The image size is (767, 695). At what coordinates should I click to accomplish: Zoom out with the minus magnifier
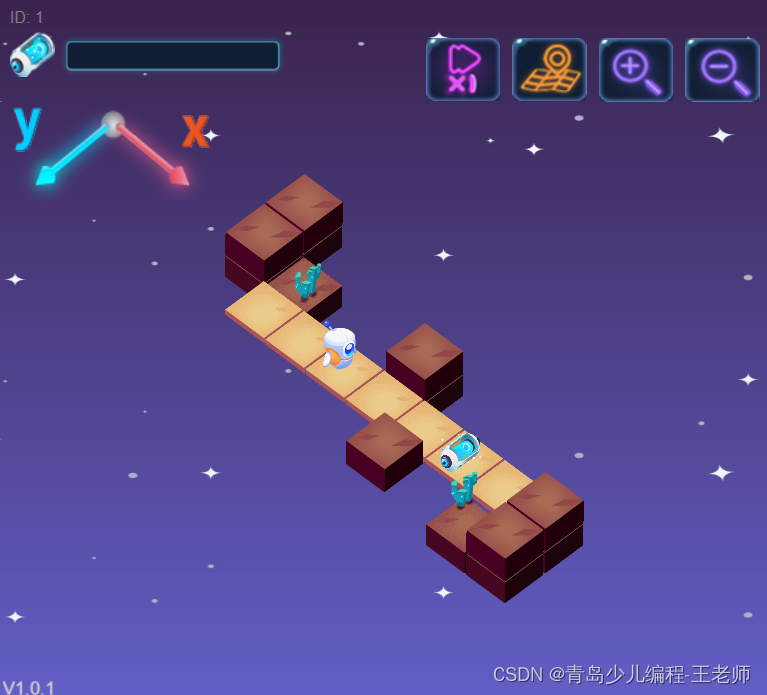point(722,69)
